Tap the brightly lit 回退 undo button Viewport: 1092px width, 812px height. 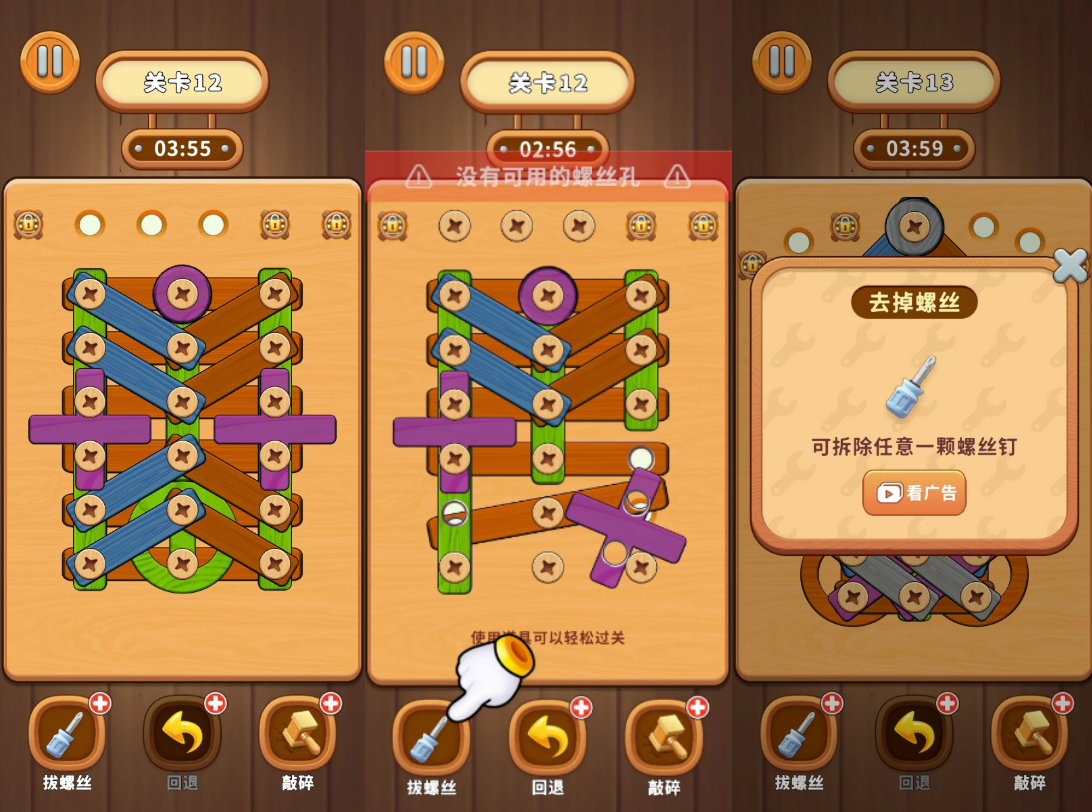pyautogui.click(x=547, y=738)
